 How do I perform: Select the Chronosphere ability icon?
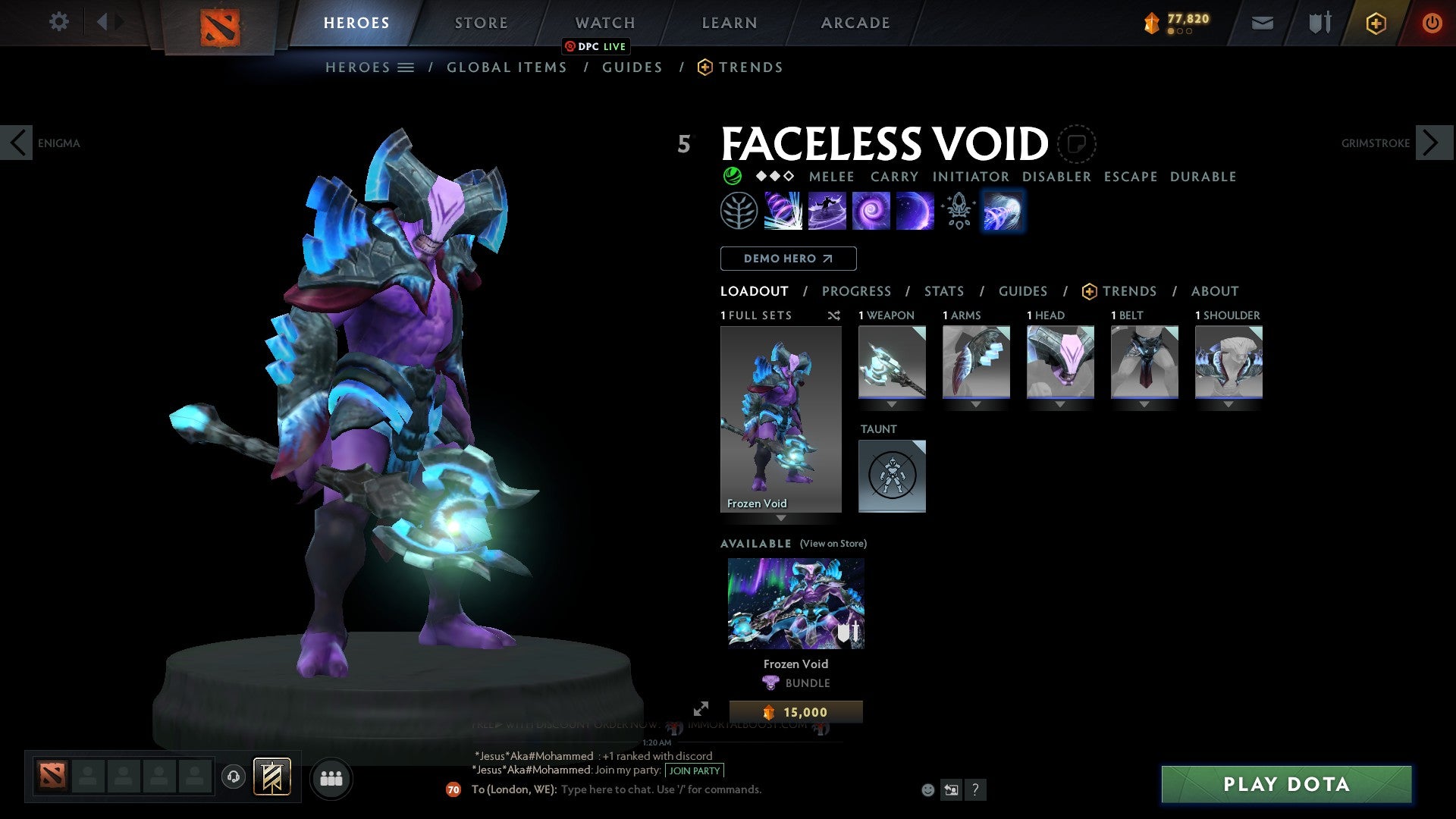pos(872,210)
